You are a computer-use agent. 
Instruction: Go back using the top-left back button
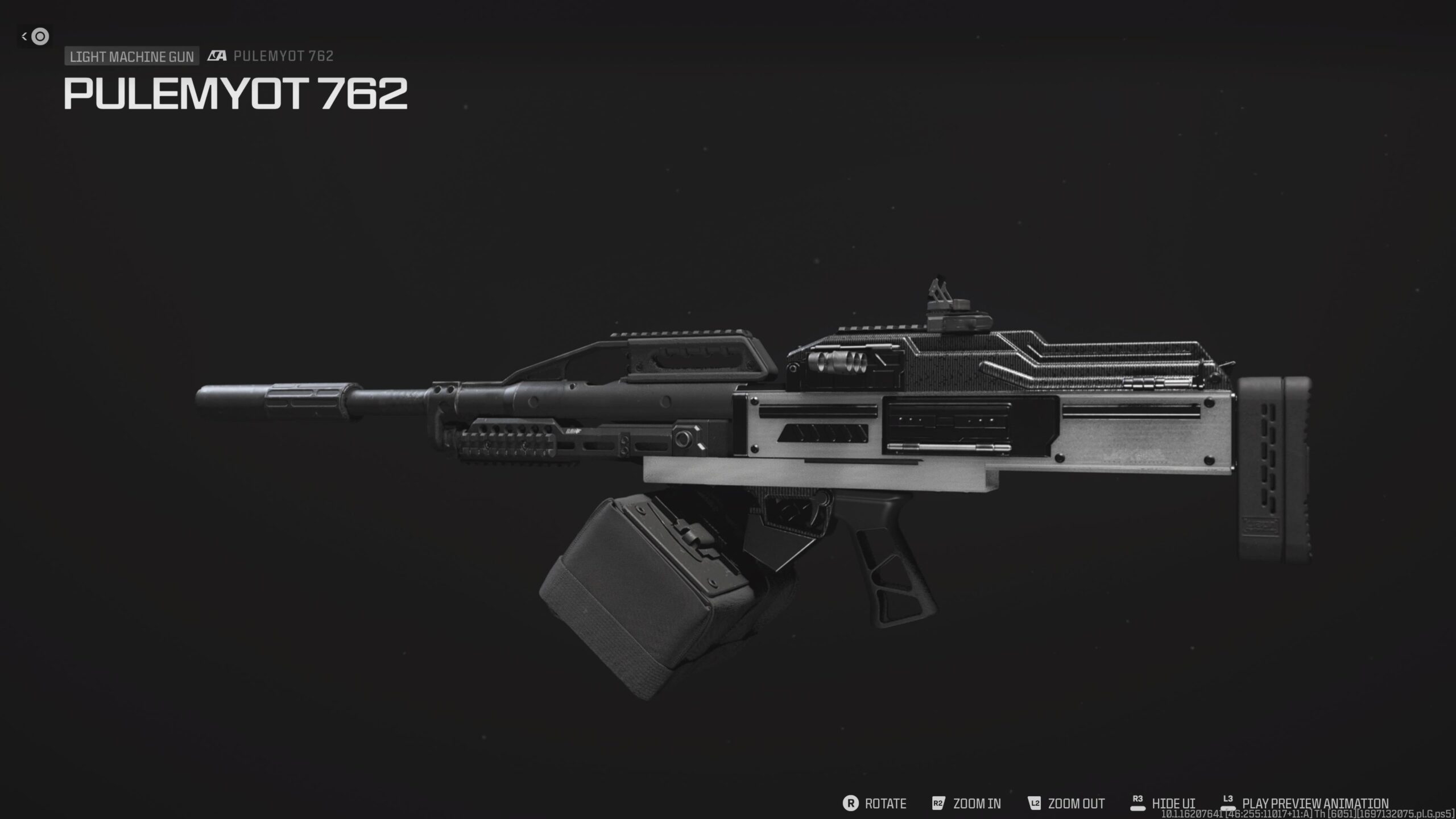(35, 36)
